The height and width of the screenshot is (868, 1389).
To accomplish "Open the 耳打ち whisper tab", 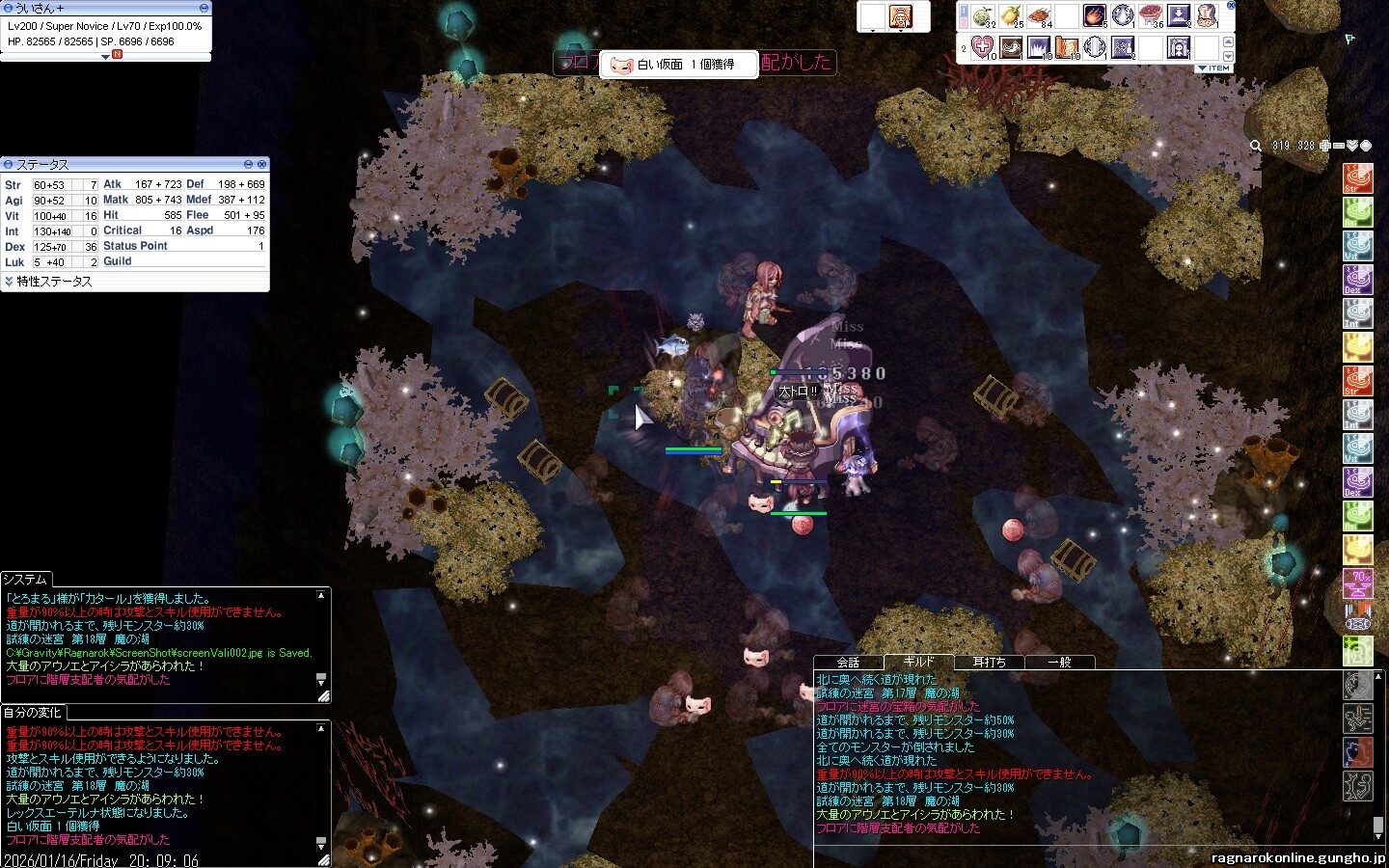I will [x=989, y=663].
